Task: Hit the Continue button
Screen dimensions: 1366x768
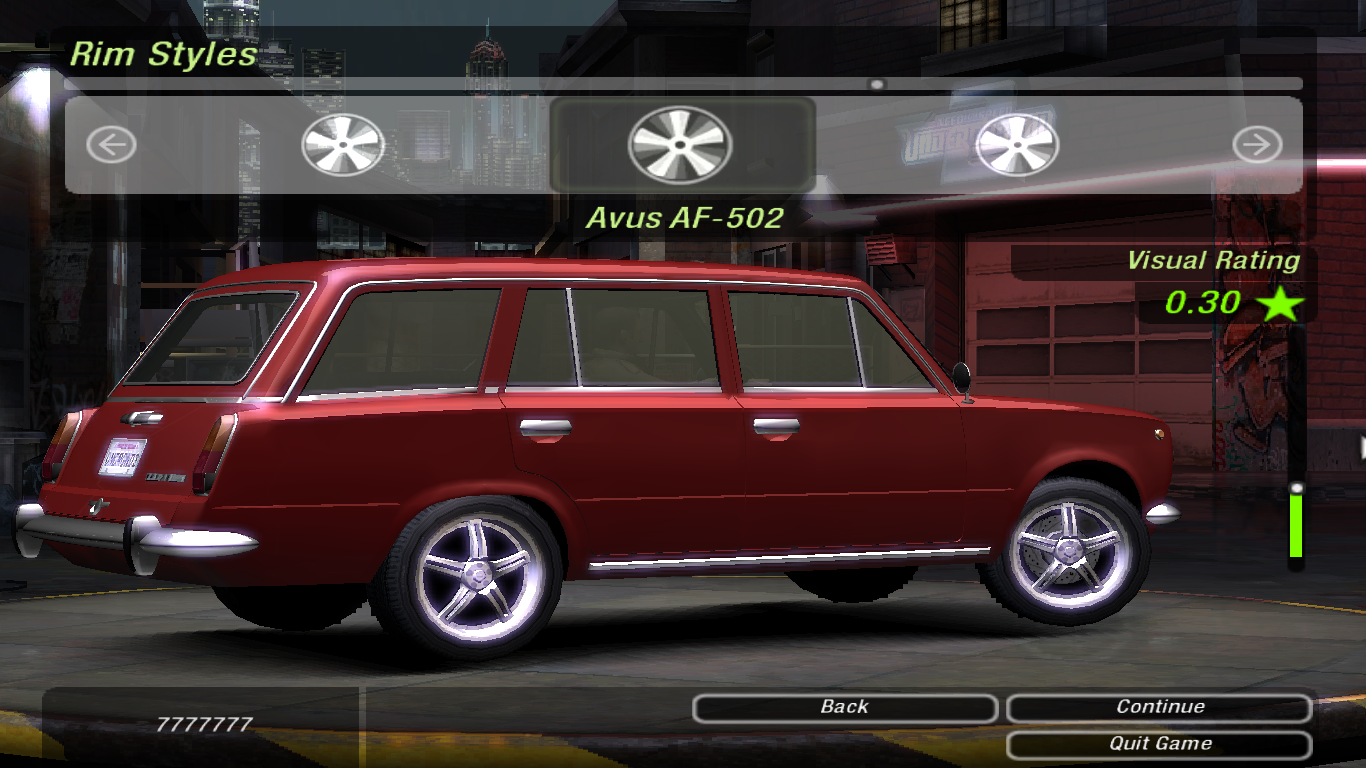Action: pyautogui.click(x=1159, y=708)
